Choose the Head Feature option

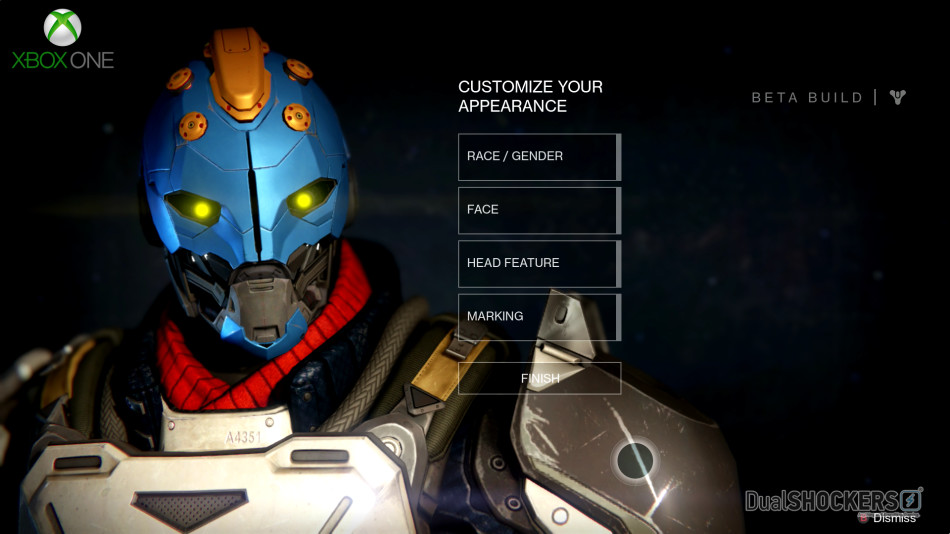(x=538, y=263)
